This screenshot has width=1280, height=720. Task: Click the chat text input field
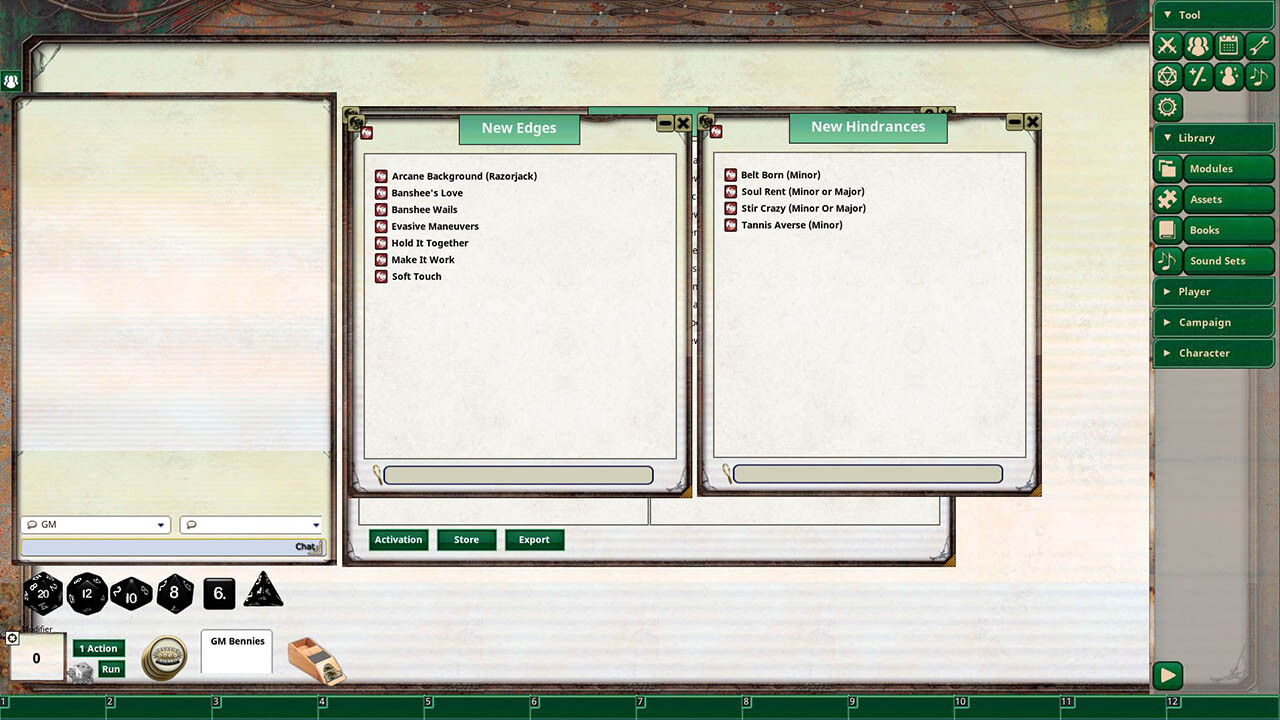coord(170,547)
